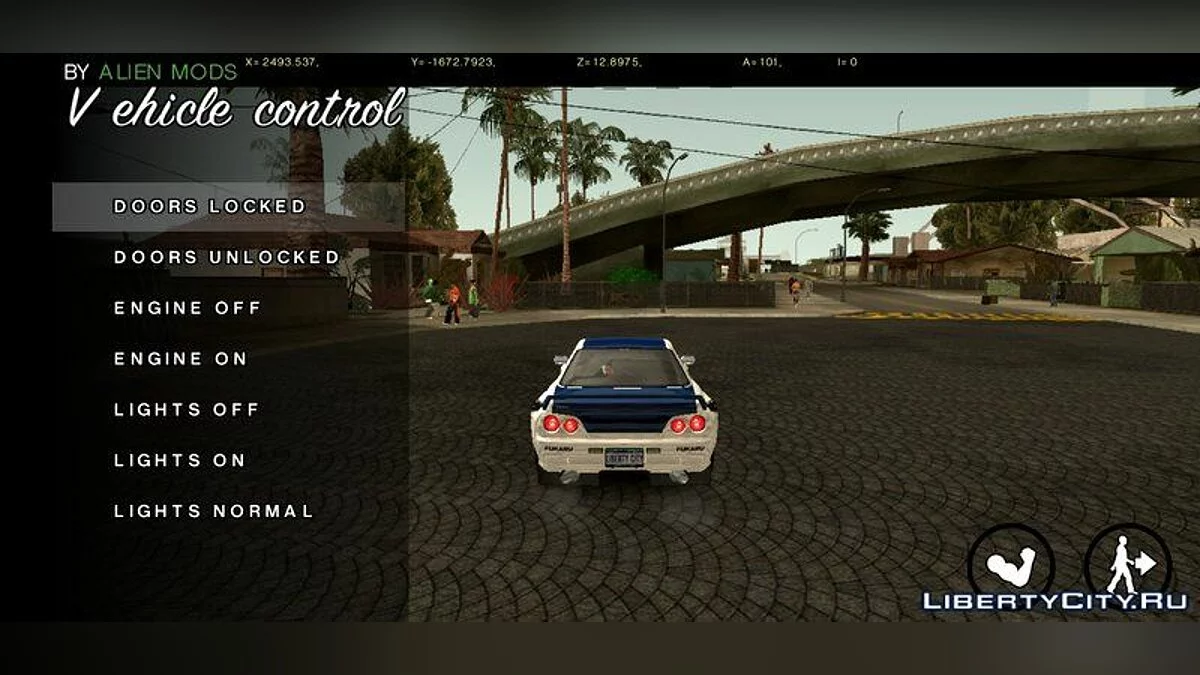Choose Doors Unlocked in vehicle menu
The width and height of the screenshot is (1200, 675).
tap(227, 257)
